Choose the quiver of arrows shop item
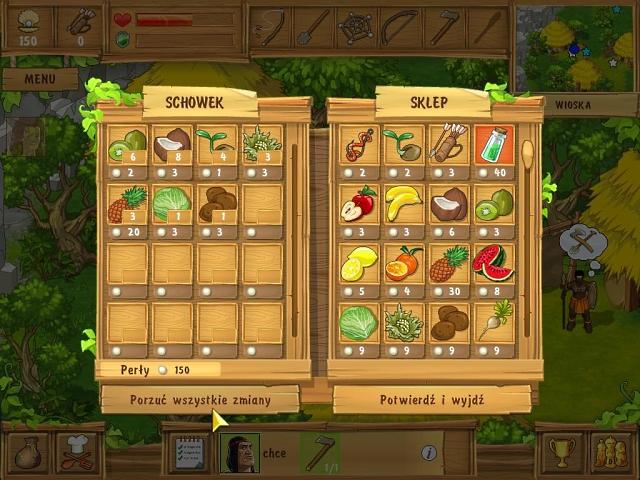 [x=448, y=146]
